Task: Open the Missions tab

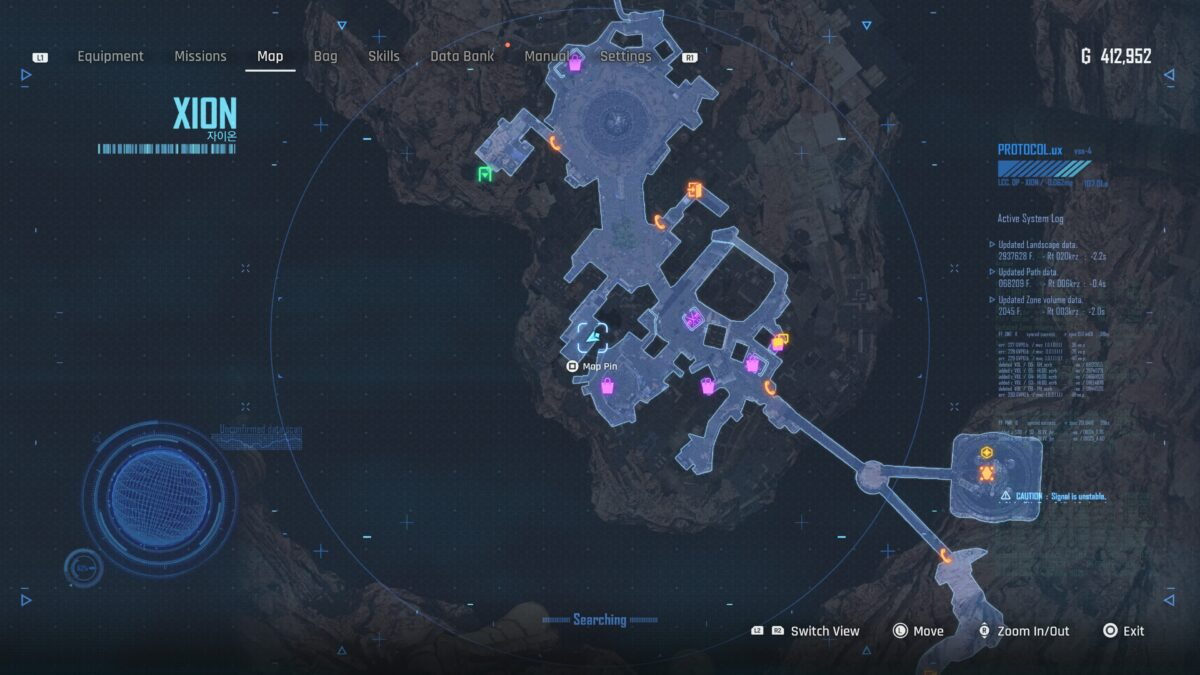Action: (200, 57)
